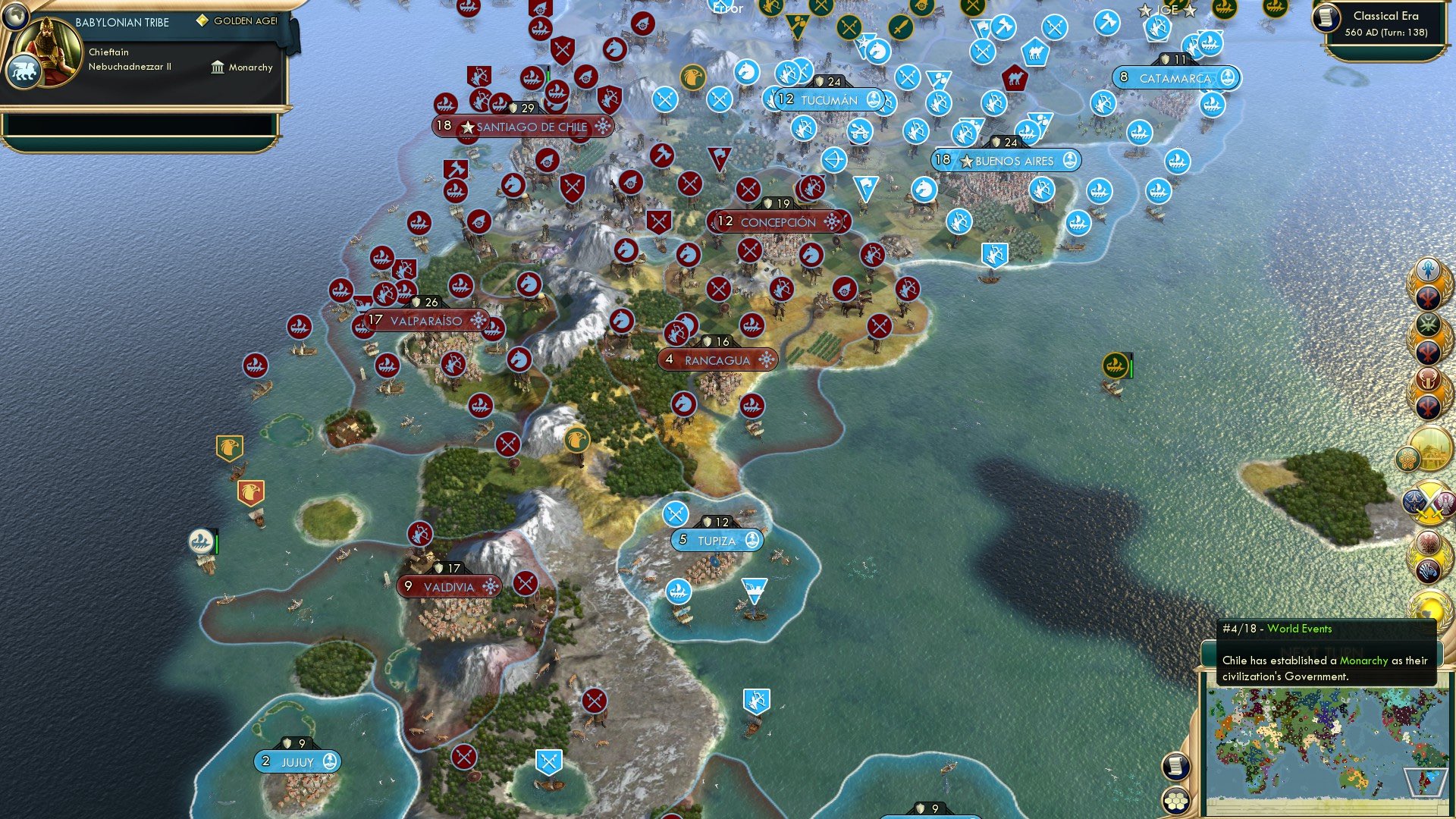
Task: Click the green Monarchy link in World Events
Action: pyautogui.click(x=1363, y=661)
